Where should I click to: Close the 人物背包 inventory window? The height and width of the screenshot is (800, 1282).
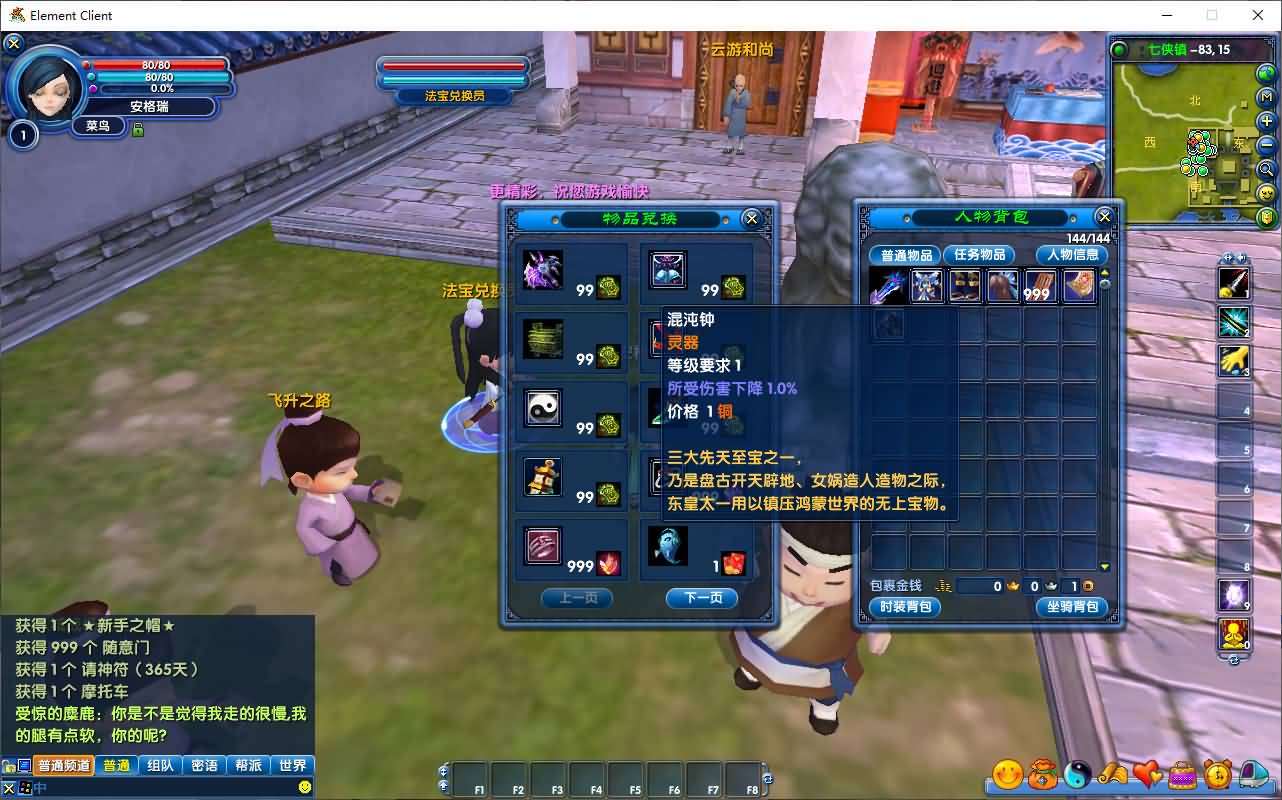coord(1104,216)
